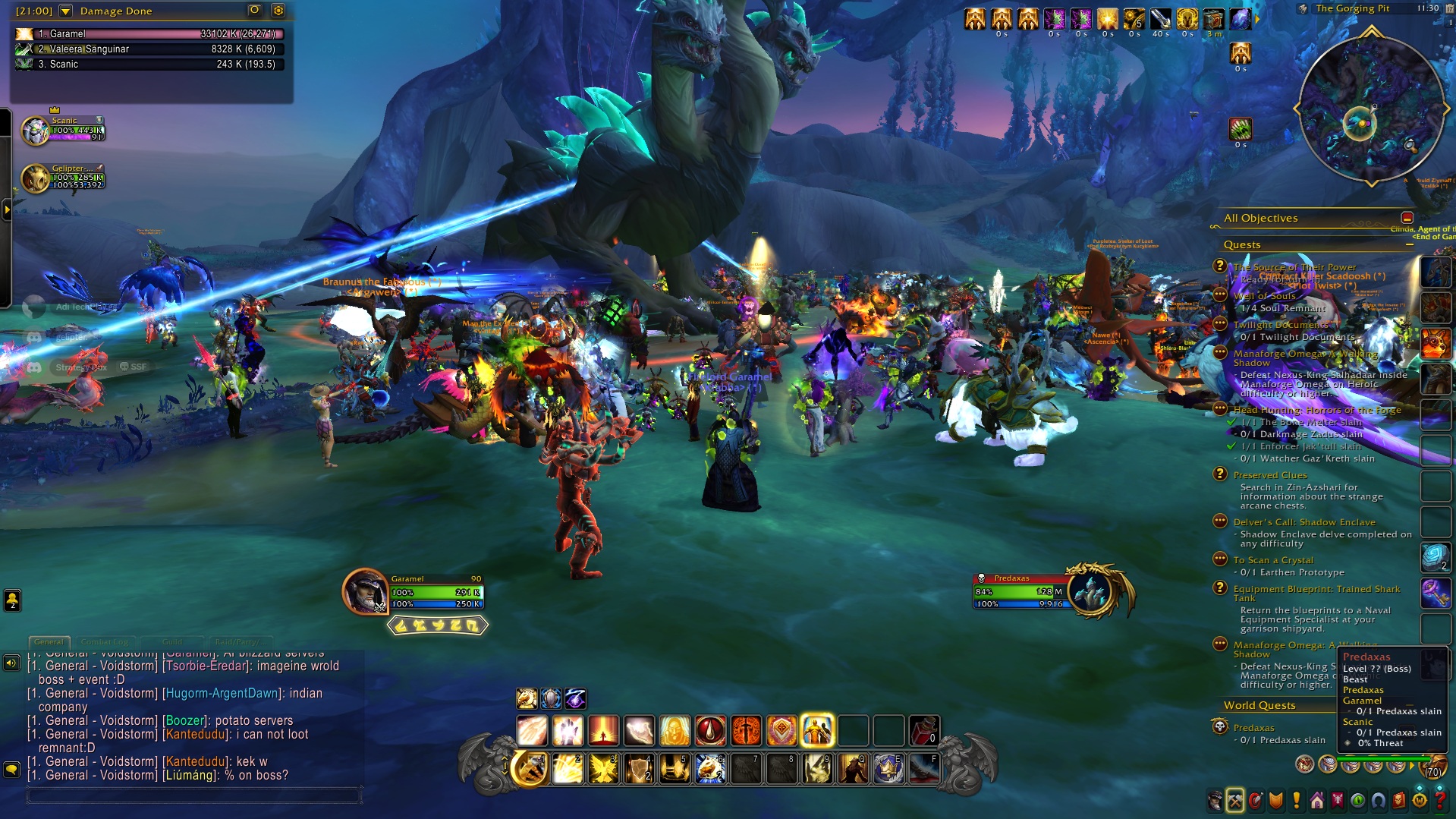Select the Preserved Clues quest entry
Screen dimensions: 1456x819
(1269, 475)
